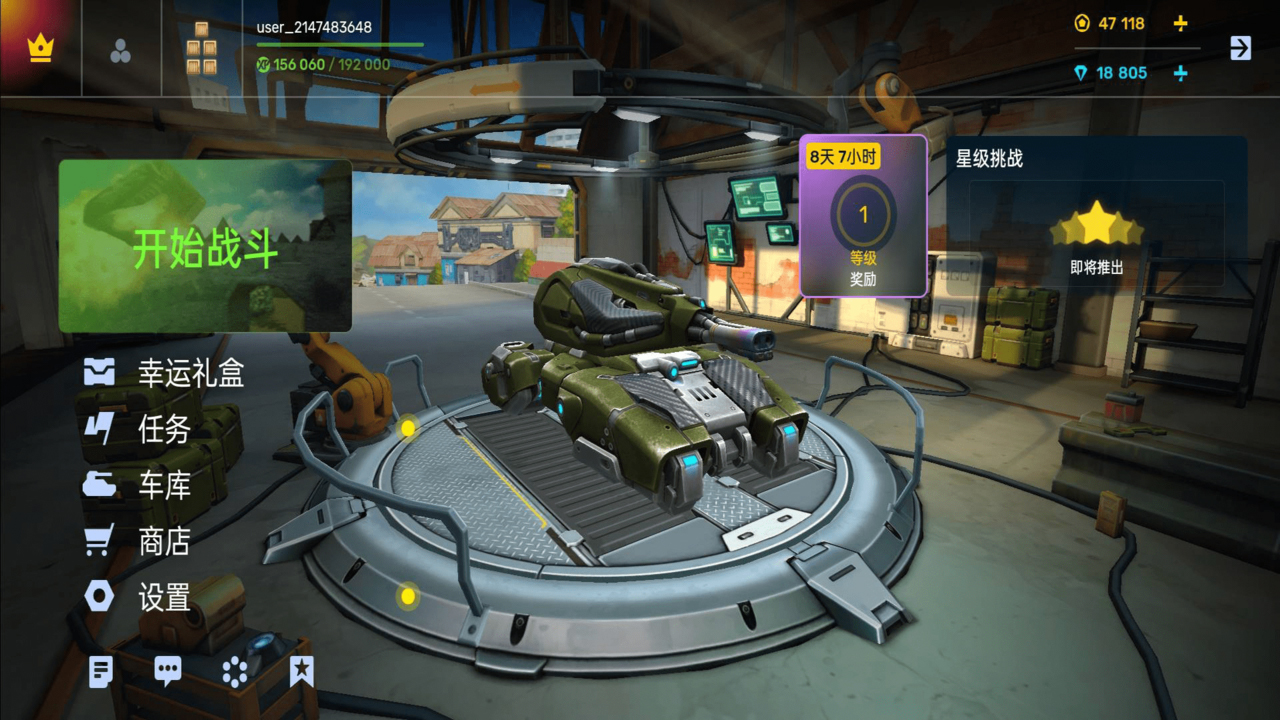This screenshot has height=720, width=1280.
Task: Open the 任务 missions menu
Action: coord(138,429)
